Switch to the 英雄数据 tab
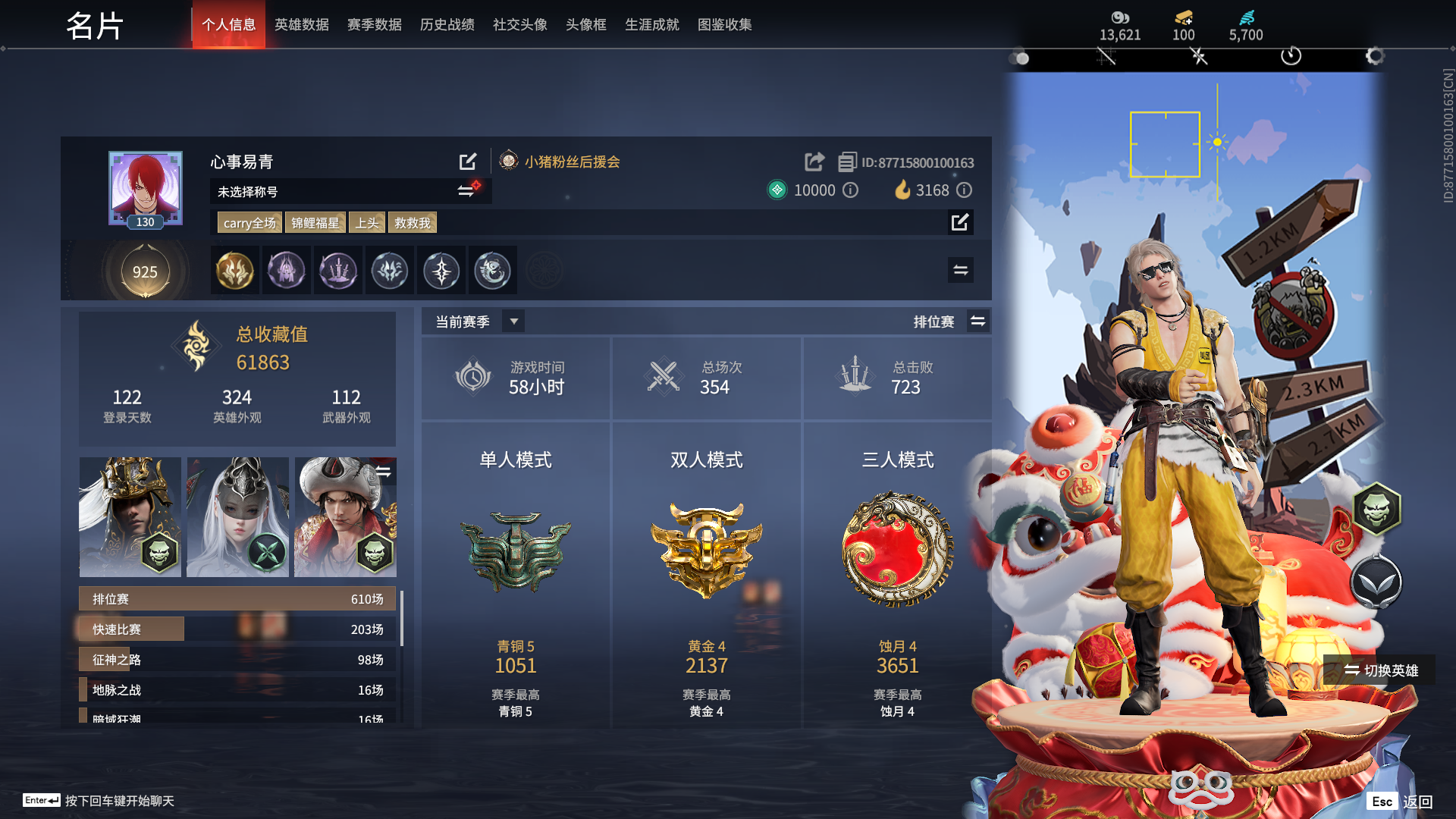The height and width of the screenshot is (819, 1456). [x=301, y=24]
